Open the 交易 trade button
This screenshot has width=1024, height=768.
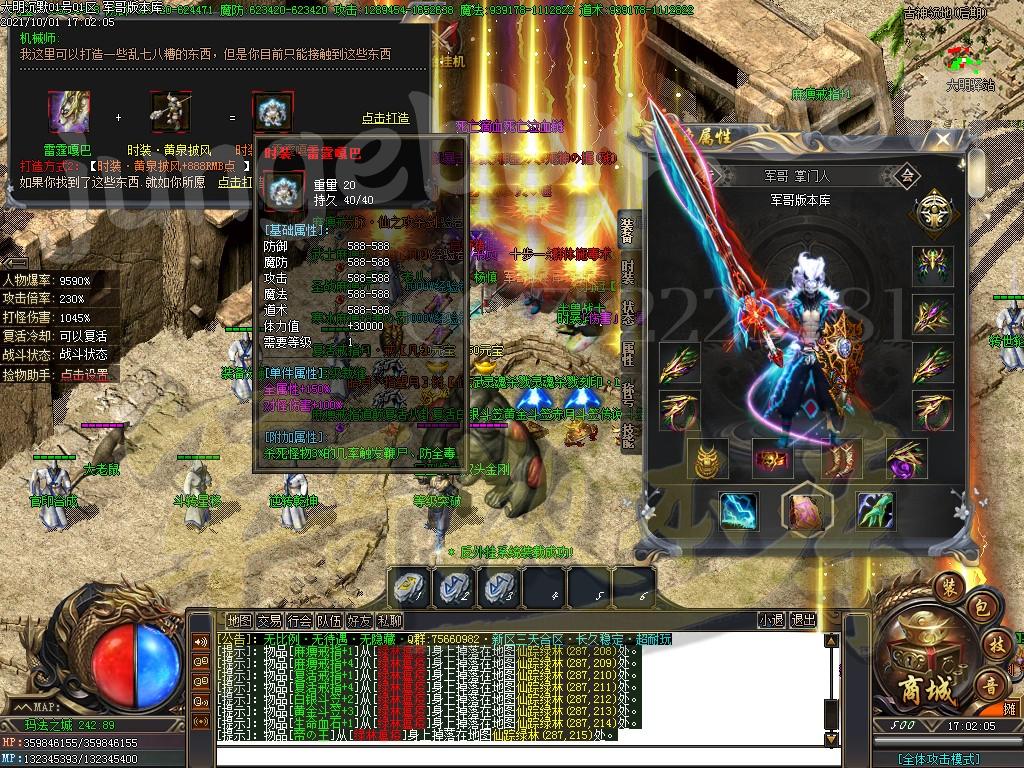[269, 620]
